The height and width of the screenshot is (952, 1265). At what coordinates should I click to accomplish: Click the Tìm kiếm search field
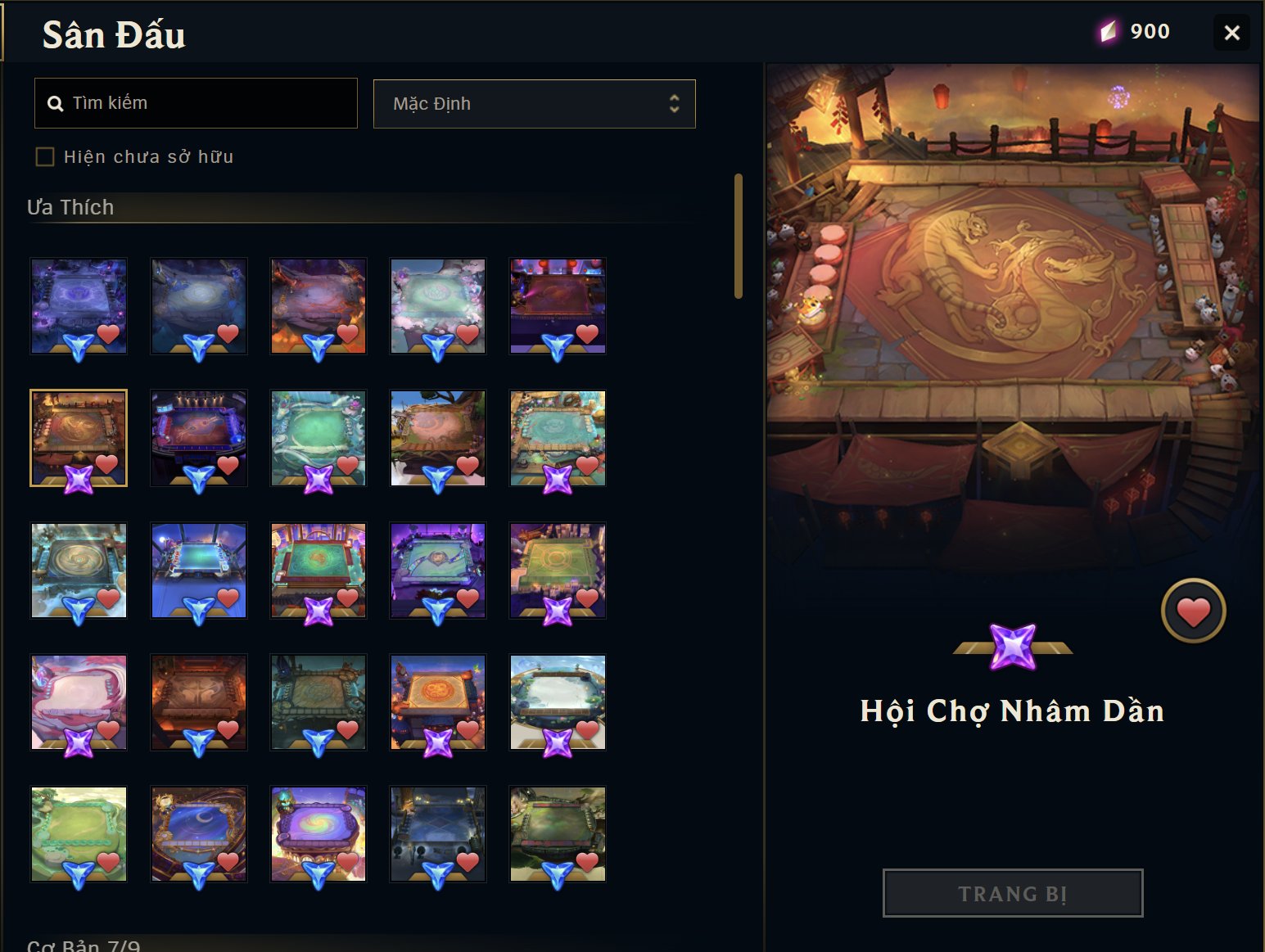pyautogui.click(x=197, y=103)
